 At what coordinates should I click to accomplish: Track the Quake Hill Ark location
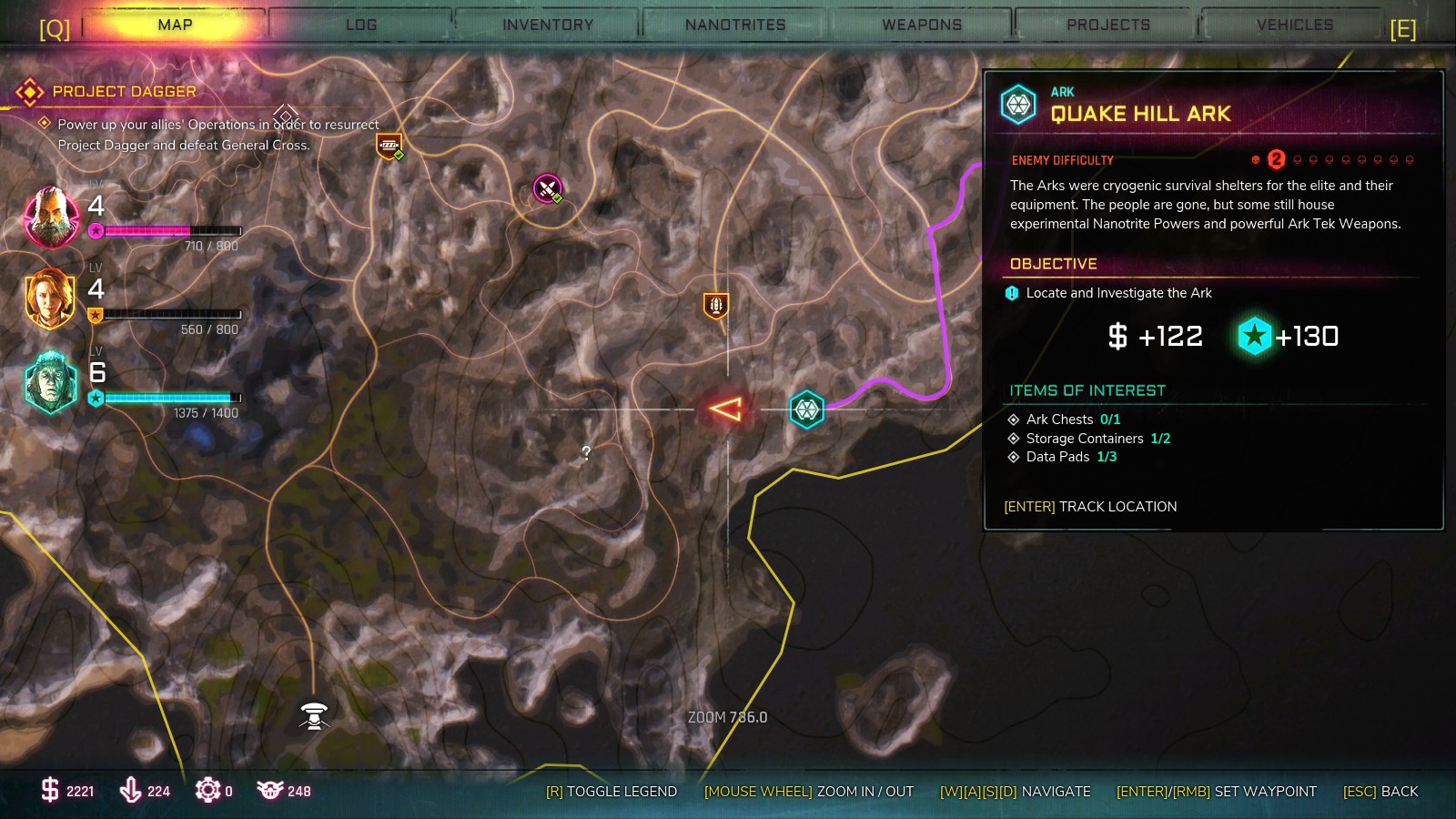click(x=1090, y=507)
